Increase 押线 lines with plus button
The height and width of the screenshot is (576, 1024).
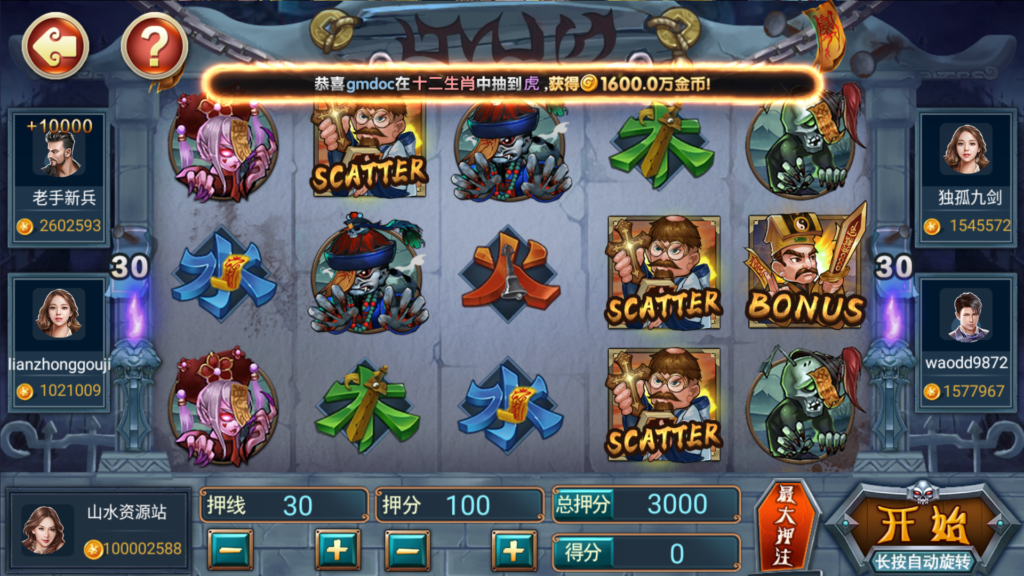337,550
